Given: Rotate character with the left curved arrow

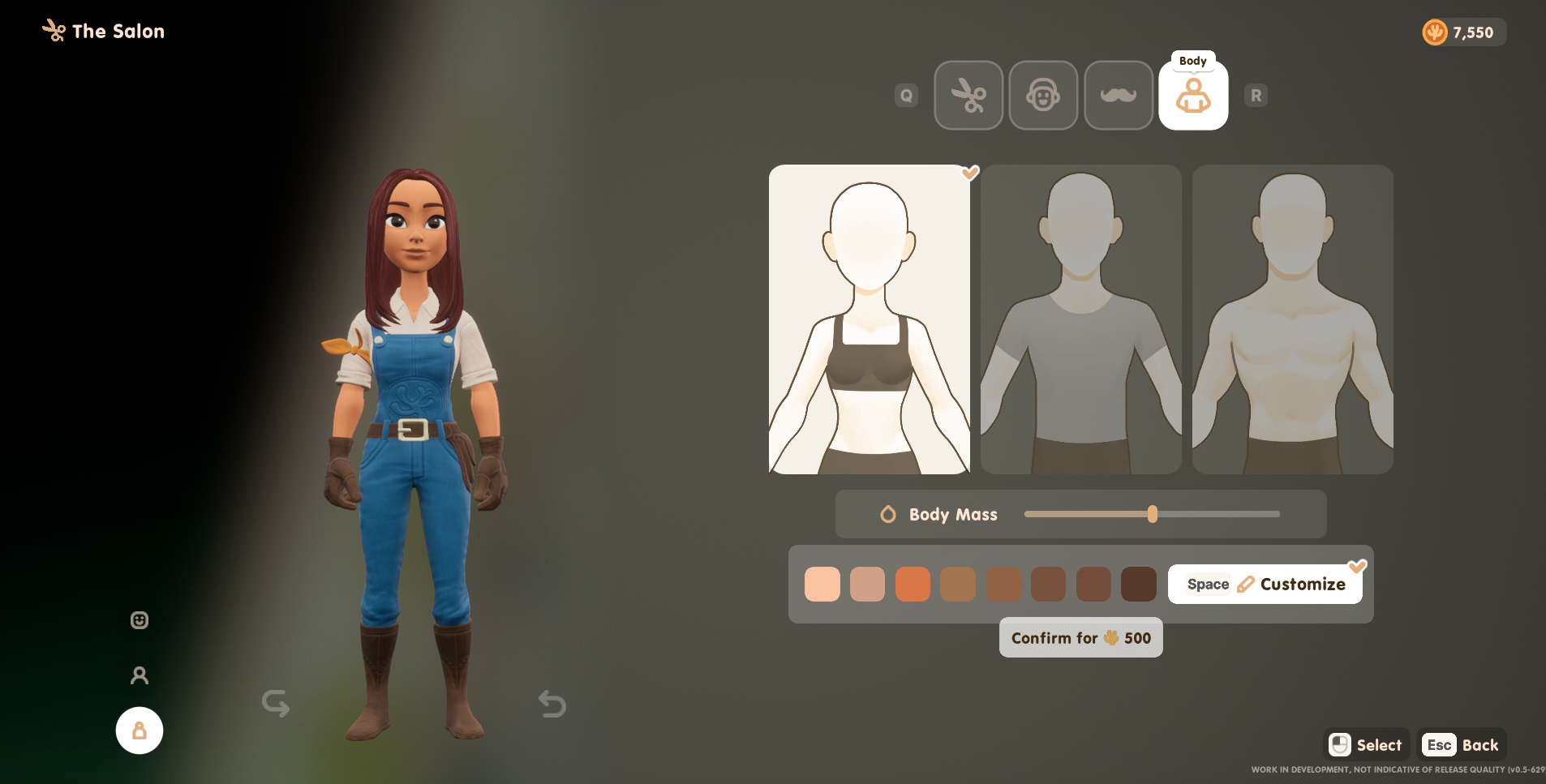Looking at the screenshot, I should (x=276, y=703).
